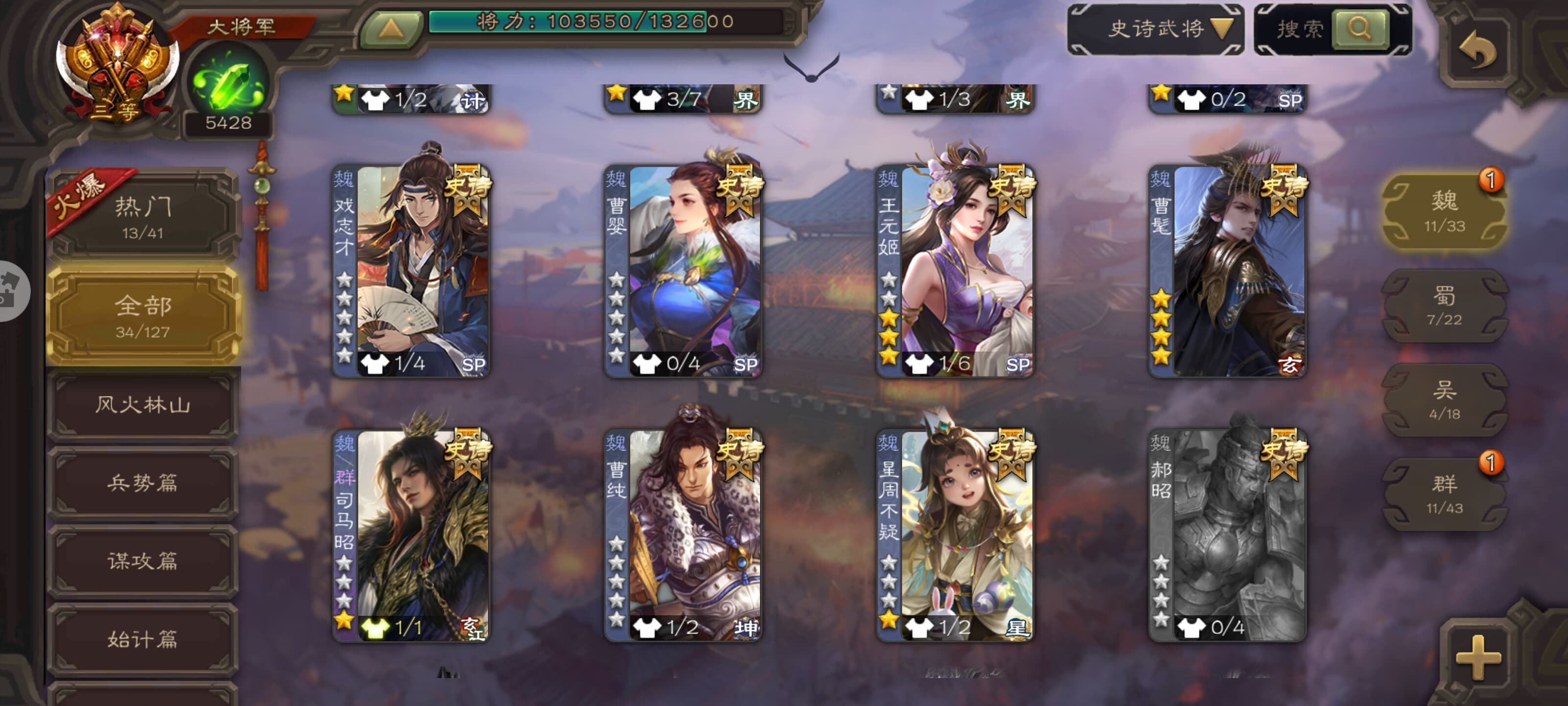Open the 司马昭 general card
1568x706 pixels.
coord(412,535)
